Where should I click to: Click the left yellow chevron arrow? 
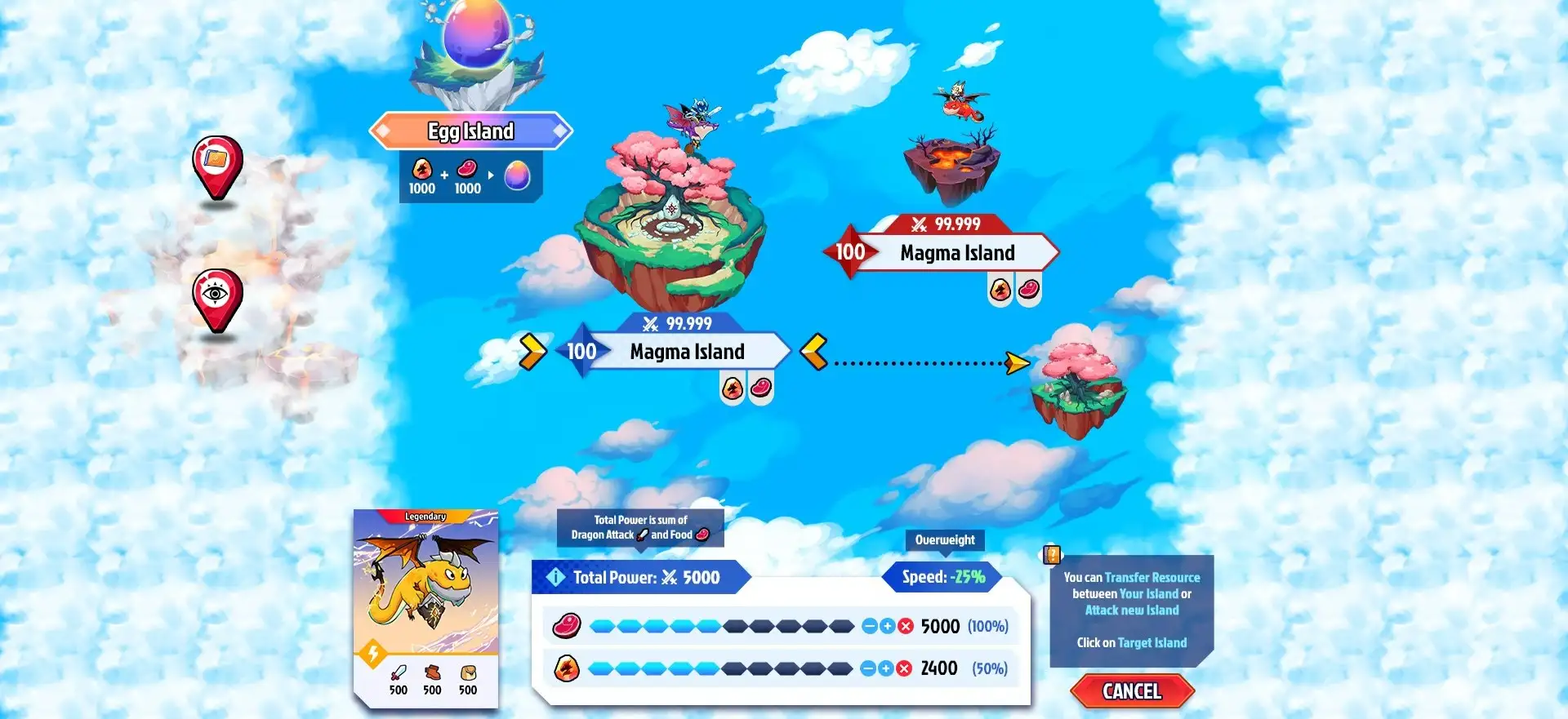pyautogui.click(x=532, y=352)
